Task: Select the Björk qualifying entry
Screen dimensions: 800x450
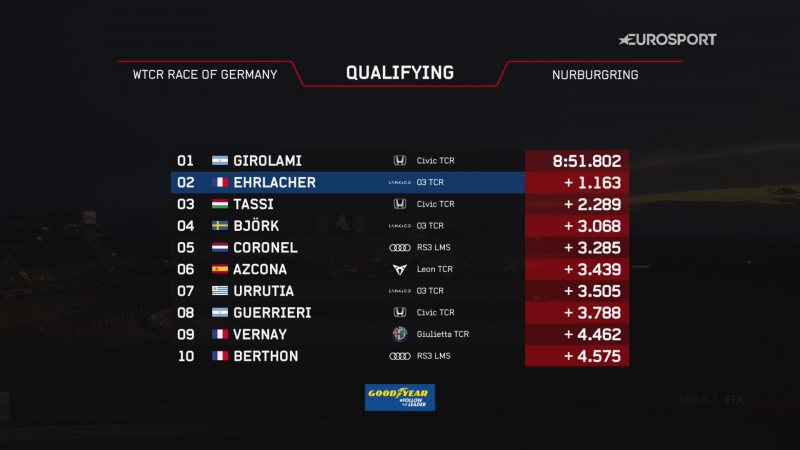Action: tap(400, 226)
